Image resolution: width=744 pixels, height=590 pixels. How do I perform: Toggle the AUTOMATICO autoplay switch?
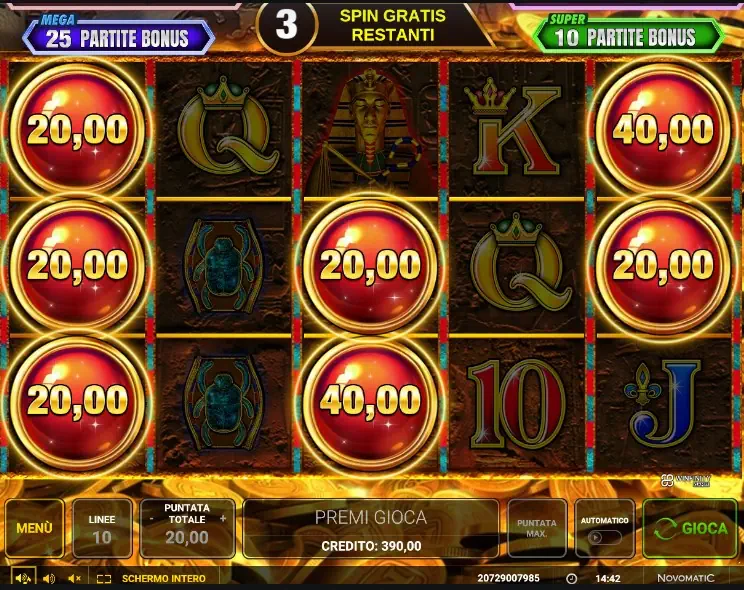(604, 537)
